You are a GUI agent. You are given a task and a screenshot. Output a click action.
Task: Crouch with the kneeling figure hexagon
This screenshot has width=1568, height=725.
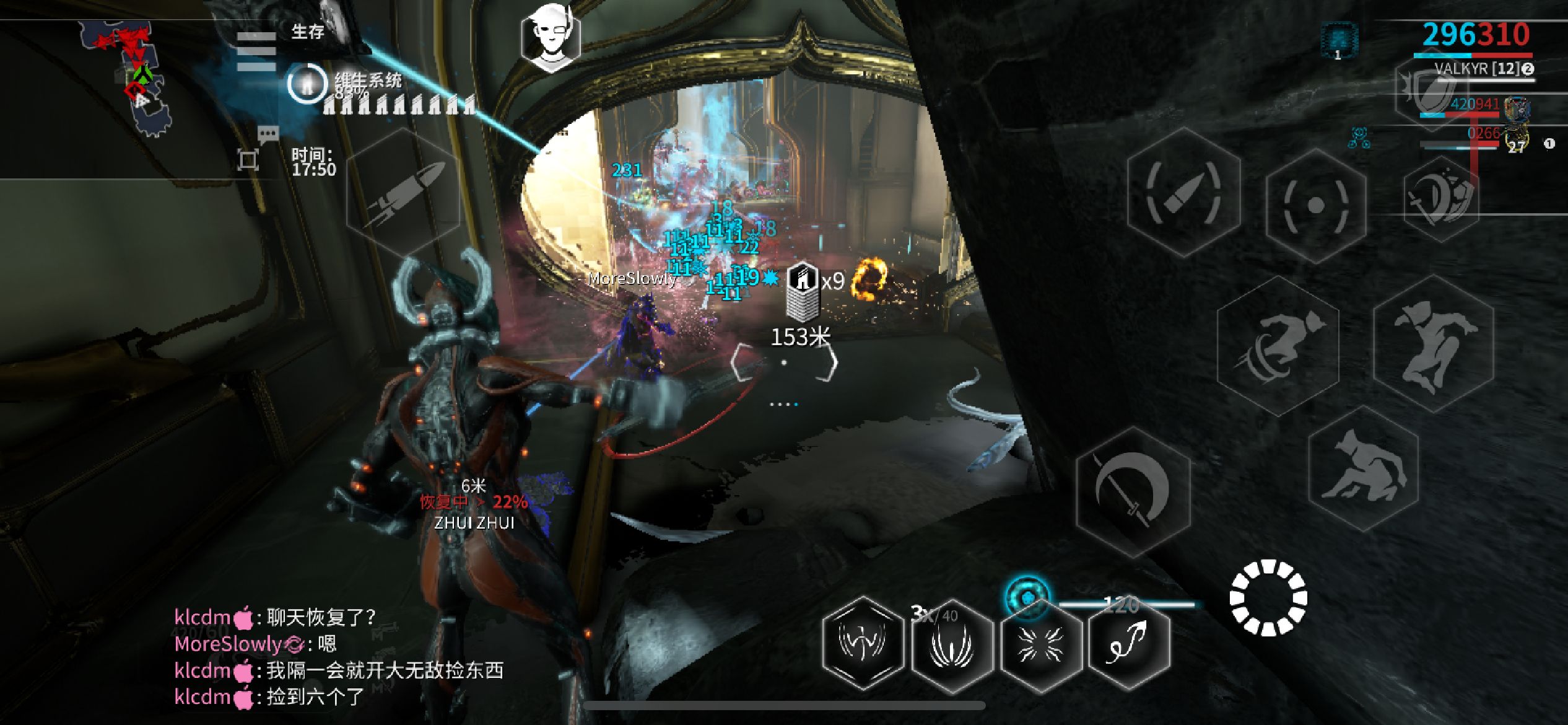click(1364, 469)
